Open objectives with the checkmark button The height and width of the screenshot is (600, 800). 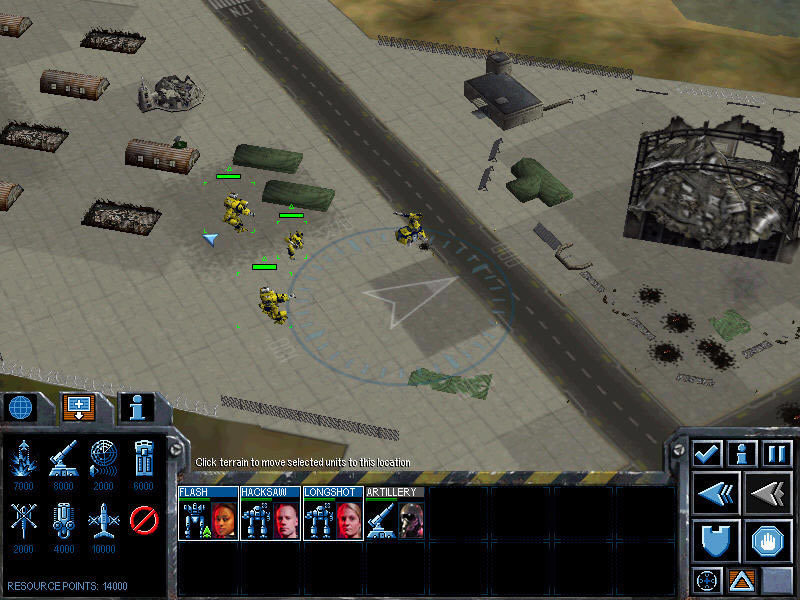coord(708,453)
